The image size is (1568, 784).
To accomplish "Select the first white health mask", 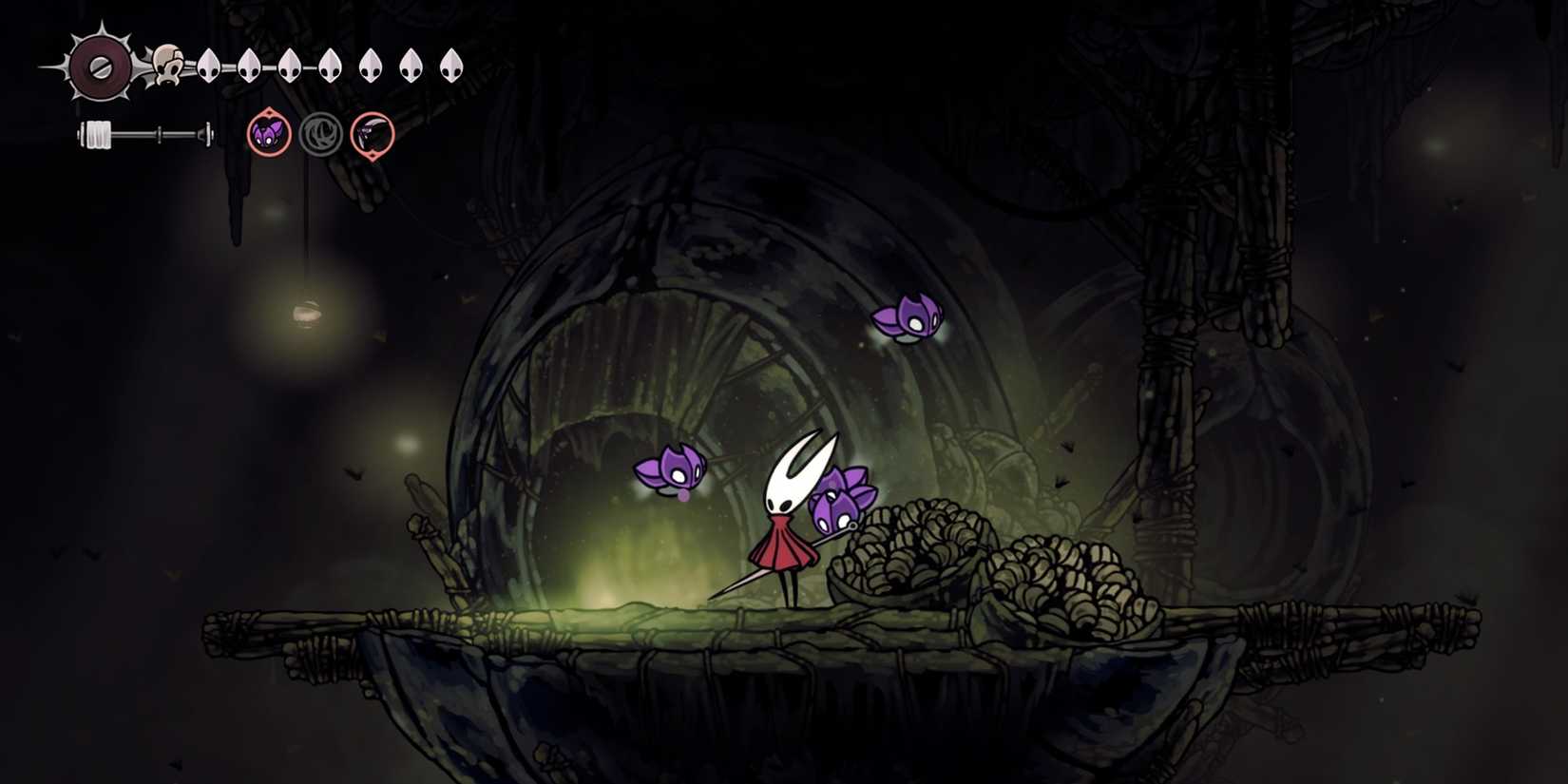I will 207,65.
